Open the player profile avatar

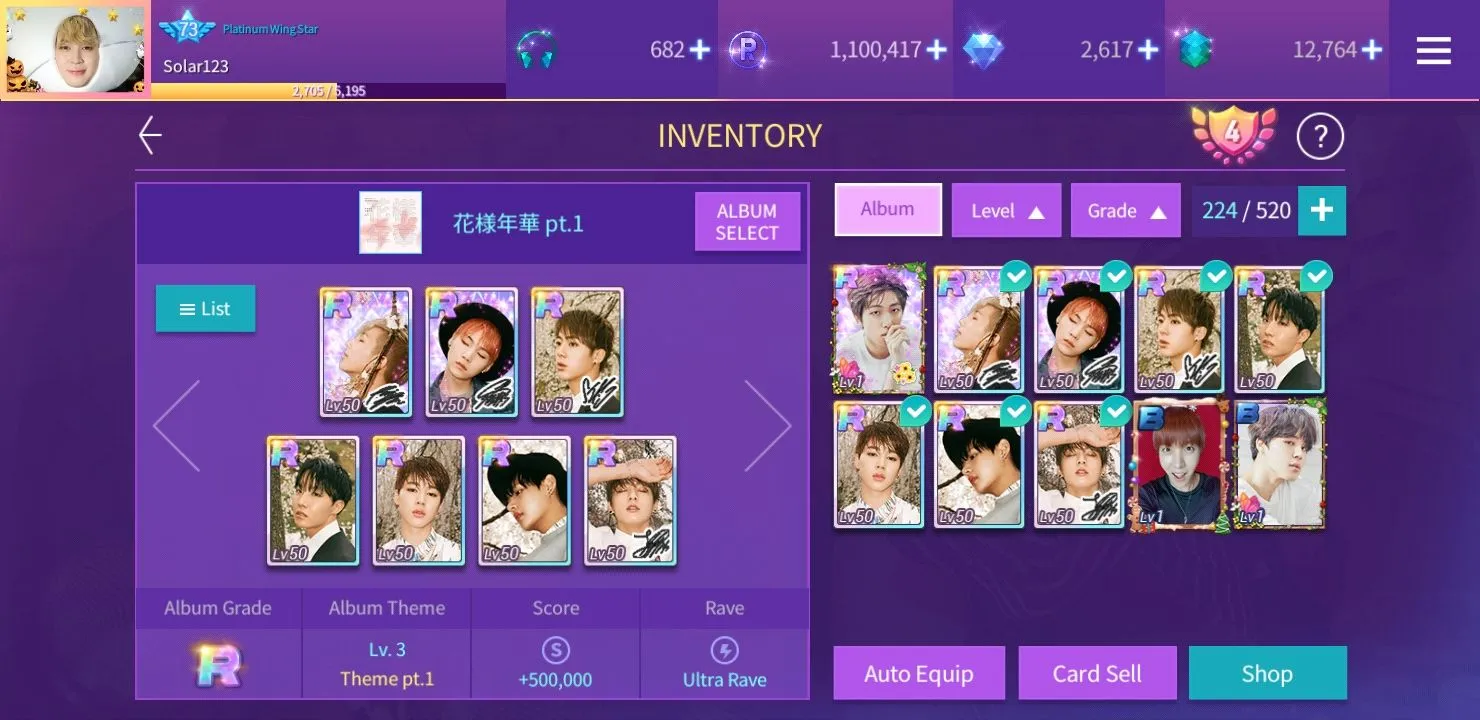coord(76,50)
